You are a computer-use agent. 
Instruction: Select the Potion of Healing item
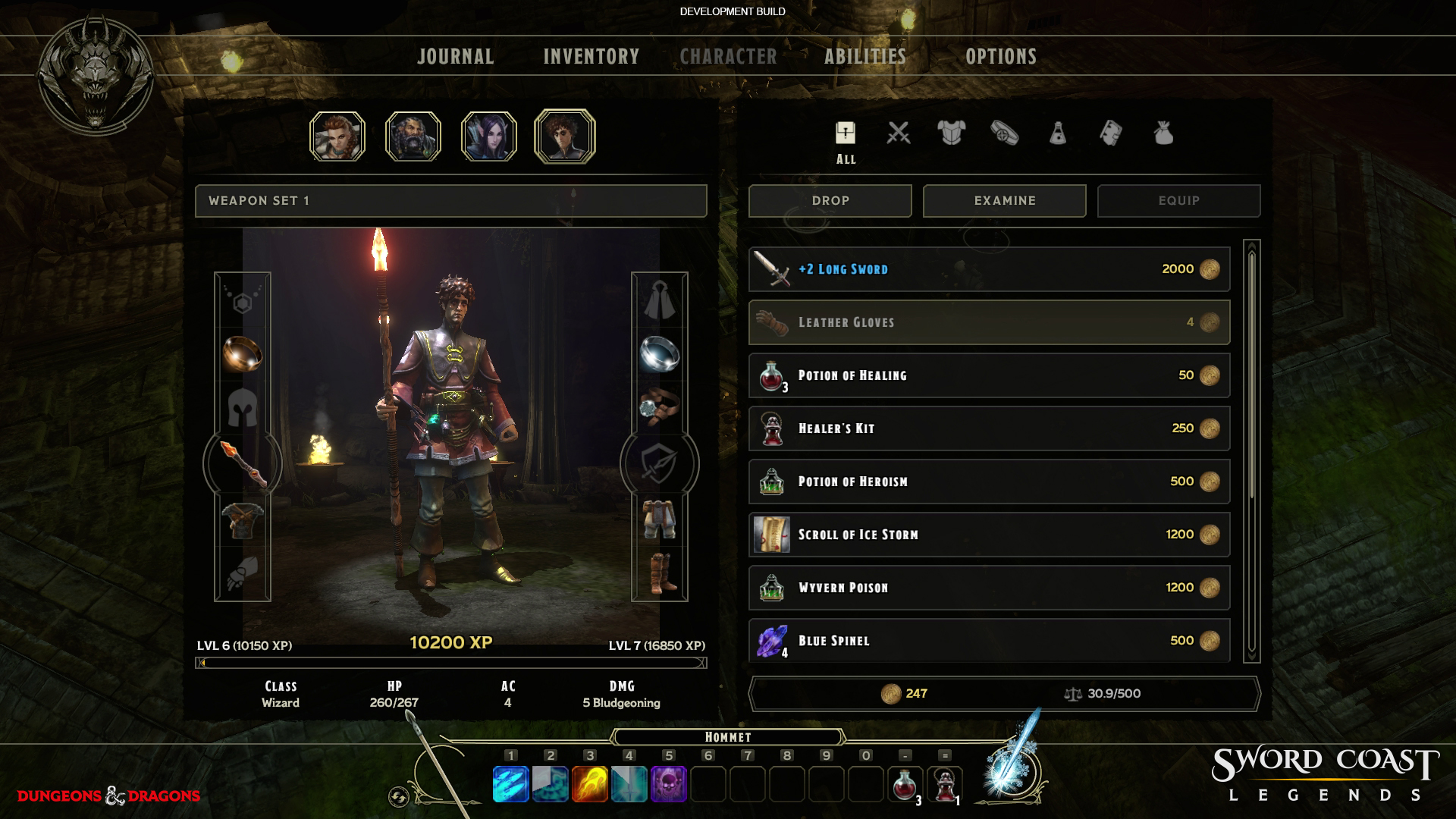pyautogui.click(x=988, y=375)
